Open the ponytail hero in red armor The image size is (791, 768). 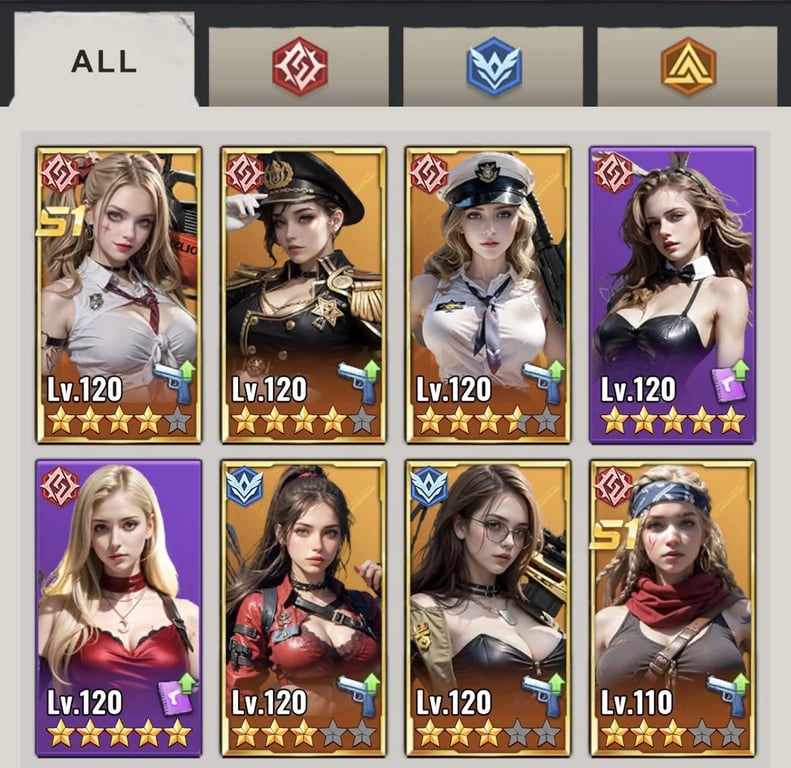[304, 608]
